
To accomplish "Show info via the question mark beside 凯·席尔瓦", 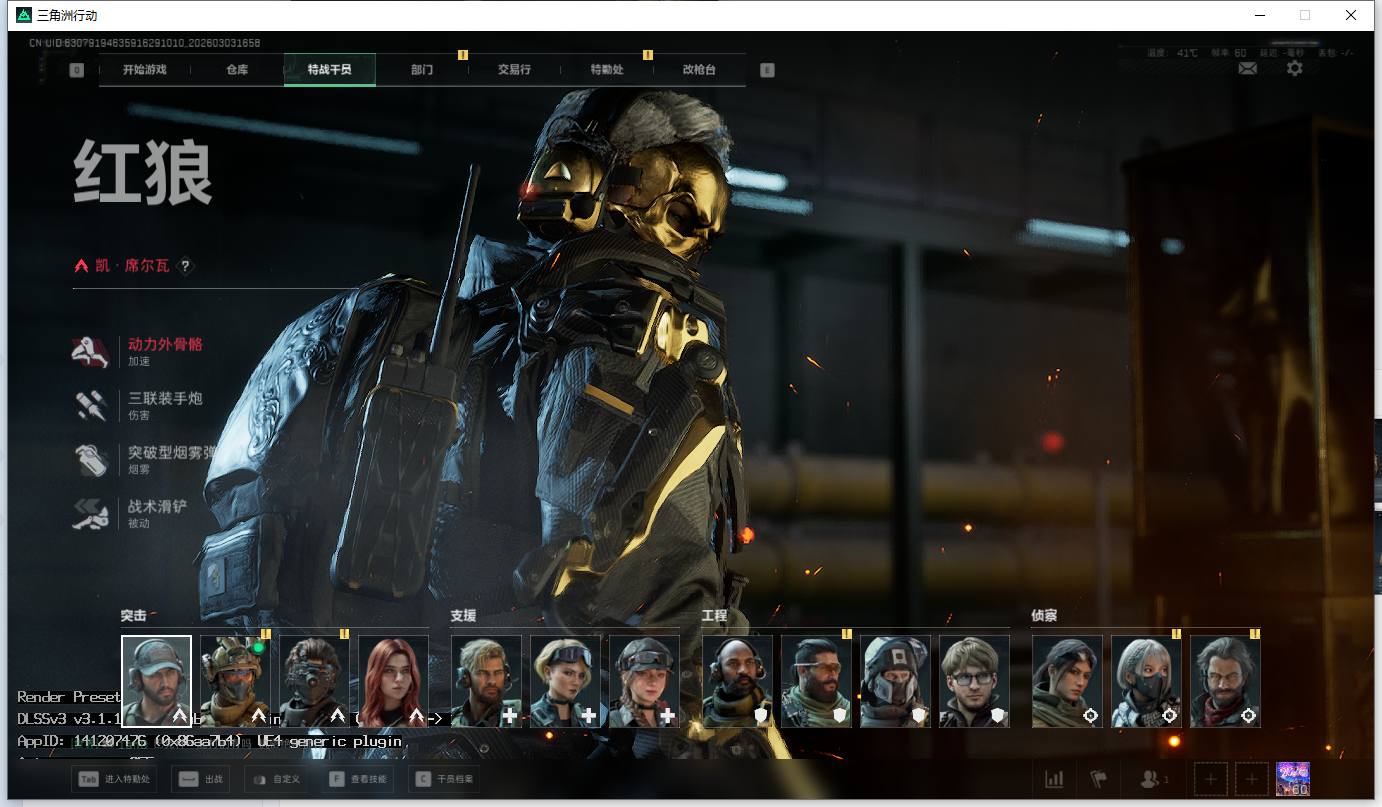I will [185, 266].
